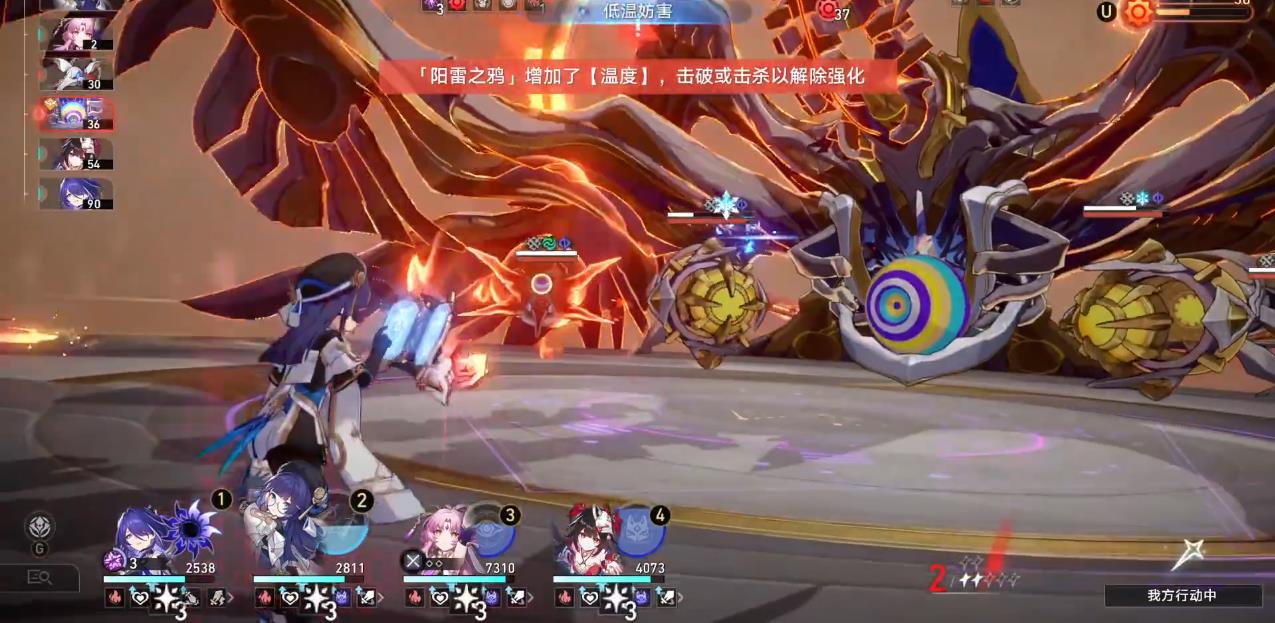Target the enemy marked with the lock-on ring

click(542, 285)
